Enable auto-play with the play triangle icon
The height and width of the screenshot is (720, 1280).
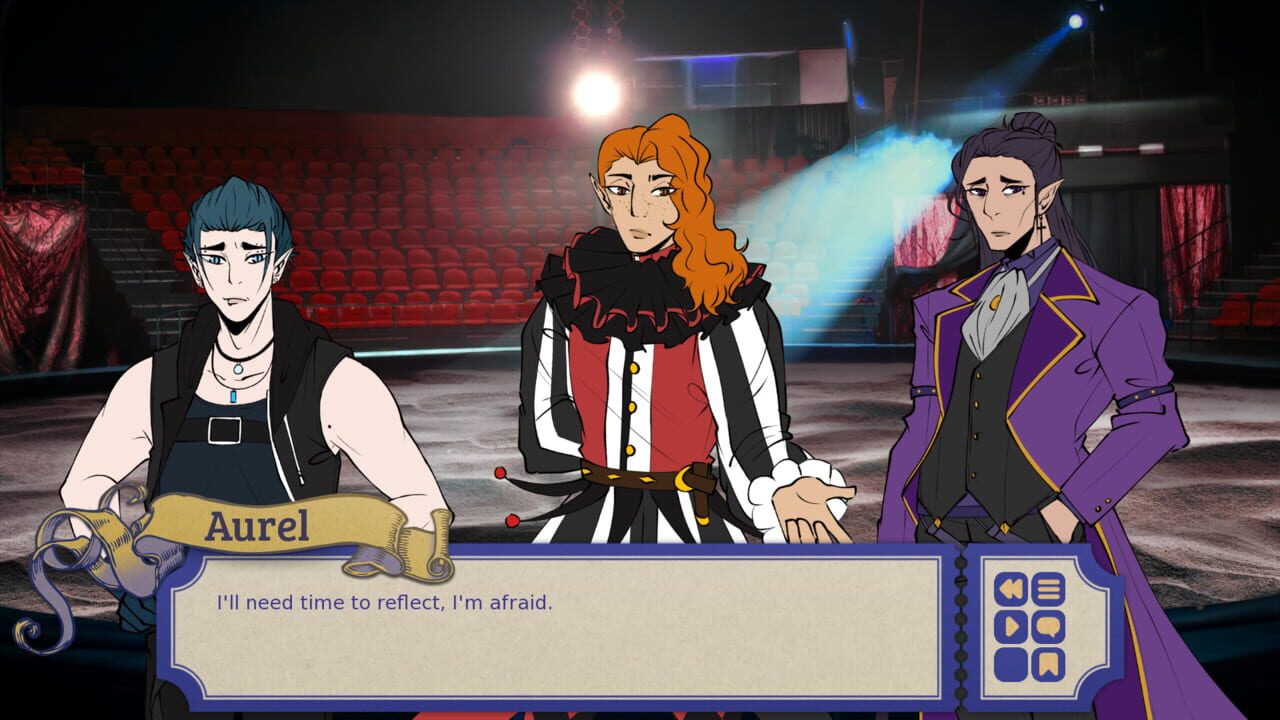(1010, 625)
